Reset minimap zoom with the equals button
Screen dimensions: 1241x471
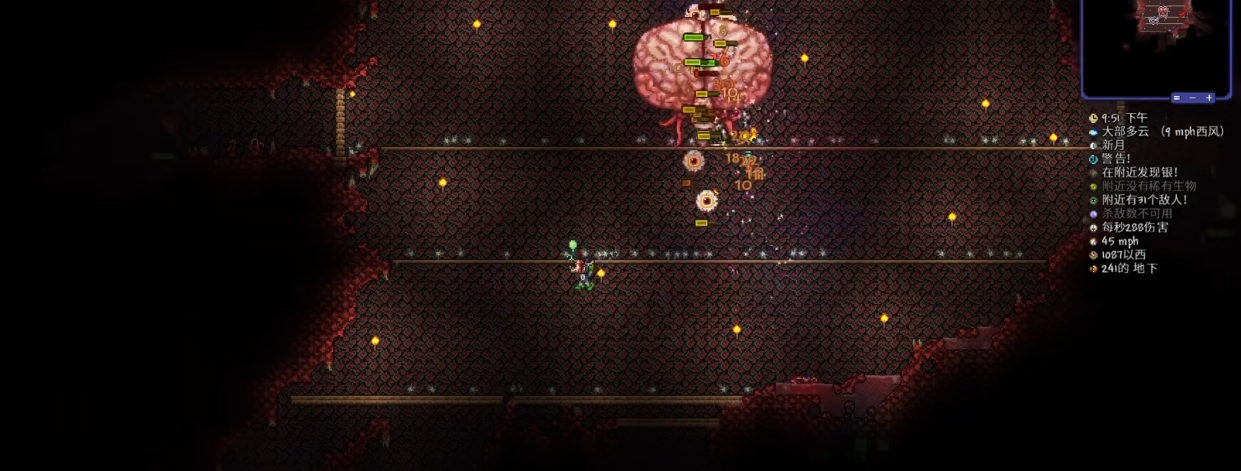coord(1177,98)
